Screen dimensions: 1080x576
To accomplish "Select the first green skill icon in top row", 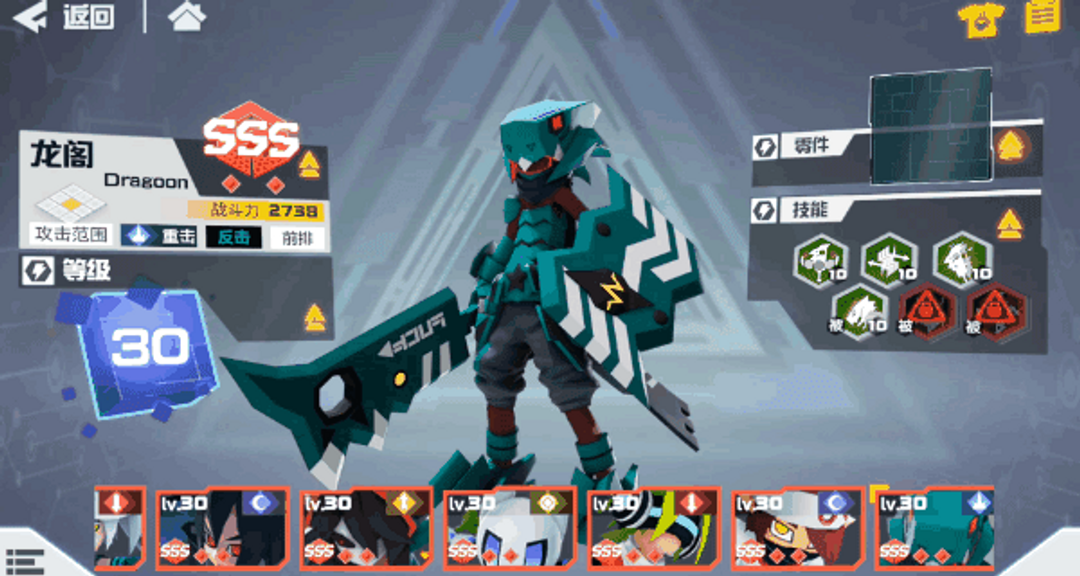I will click(821, 259).
